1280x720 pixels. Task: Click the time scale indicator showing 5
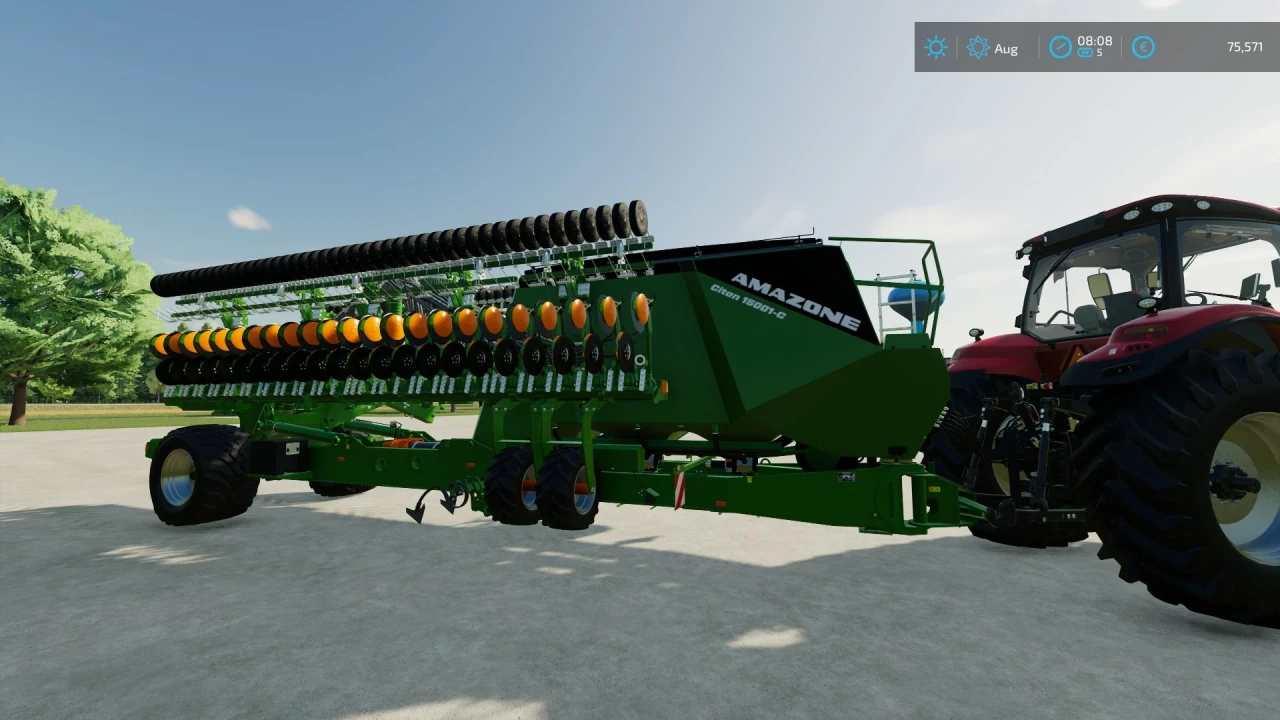[1090, 53]
